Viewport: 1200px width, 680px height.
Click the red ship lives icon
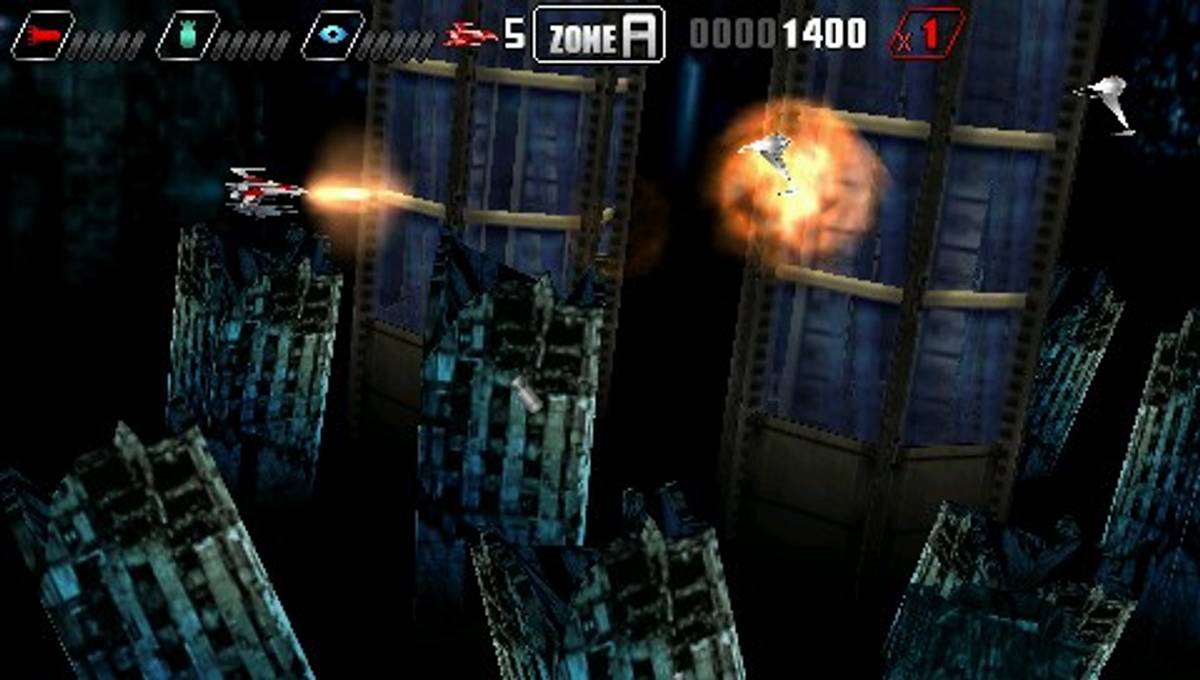tap(471, 36)
